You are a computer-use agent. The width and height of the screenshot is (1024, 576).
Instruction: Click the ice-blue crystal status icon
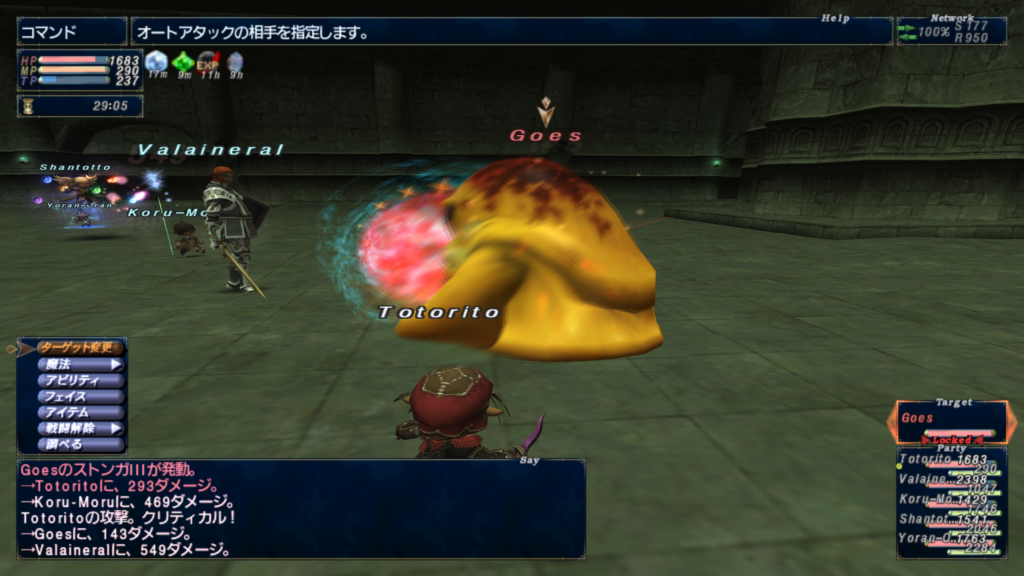coord(156,63)
